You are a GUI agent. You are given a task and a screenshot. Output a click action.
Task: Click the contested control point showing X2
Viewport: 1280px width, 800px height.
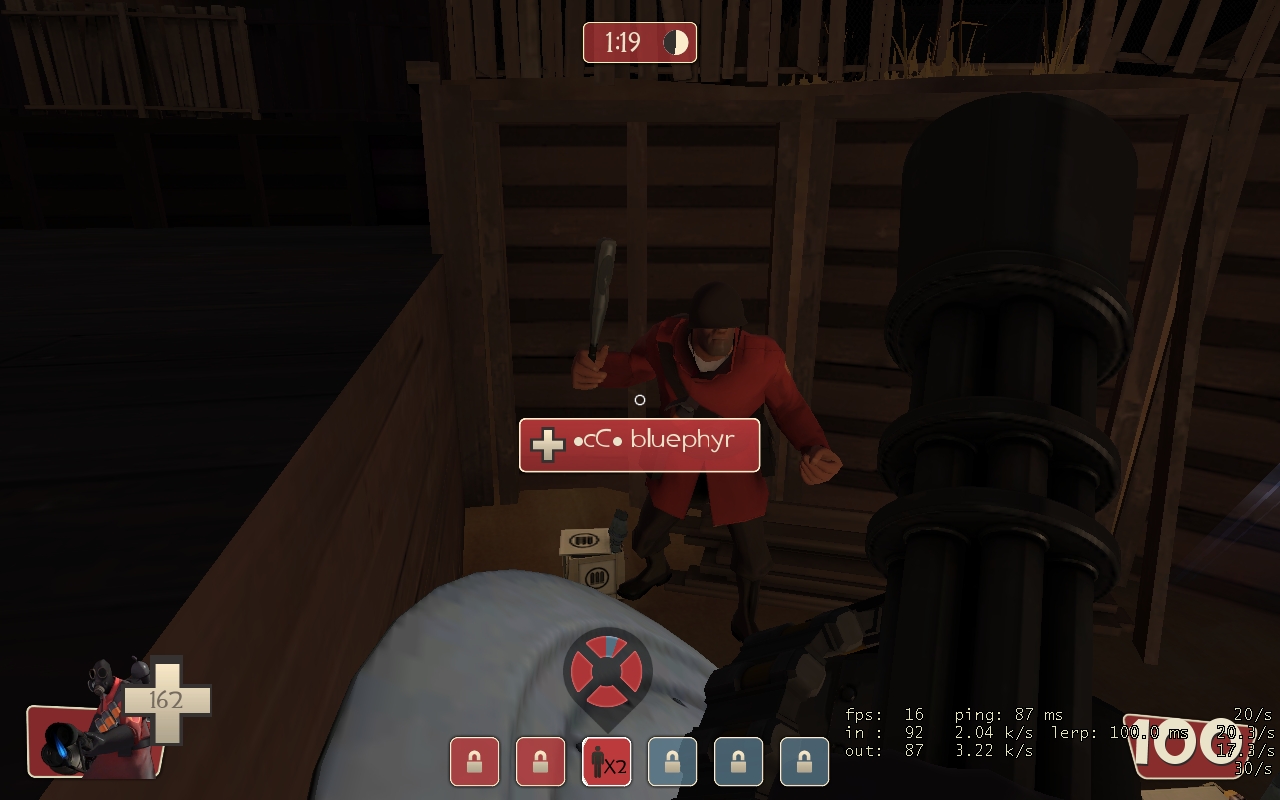pyautogui.click(x=606, y=761)
